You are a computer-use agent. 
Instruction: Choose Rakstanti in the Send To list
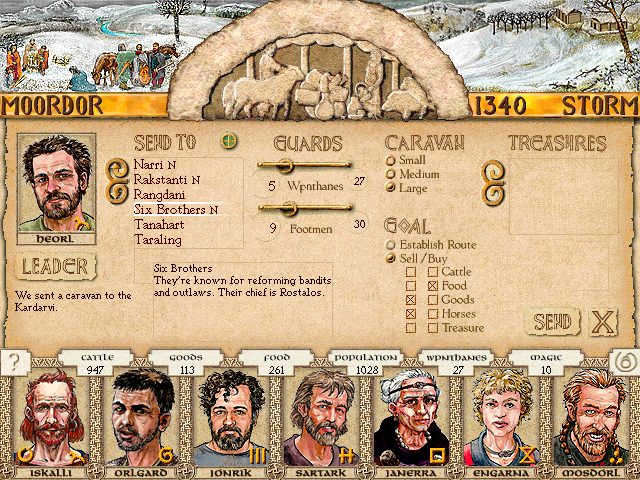tap(162, 180)
